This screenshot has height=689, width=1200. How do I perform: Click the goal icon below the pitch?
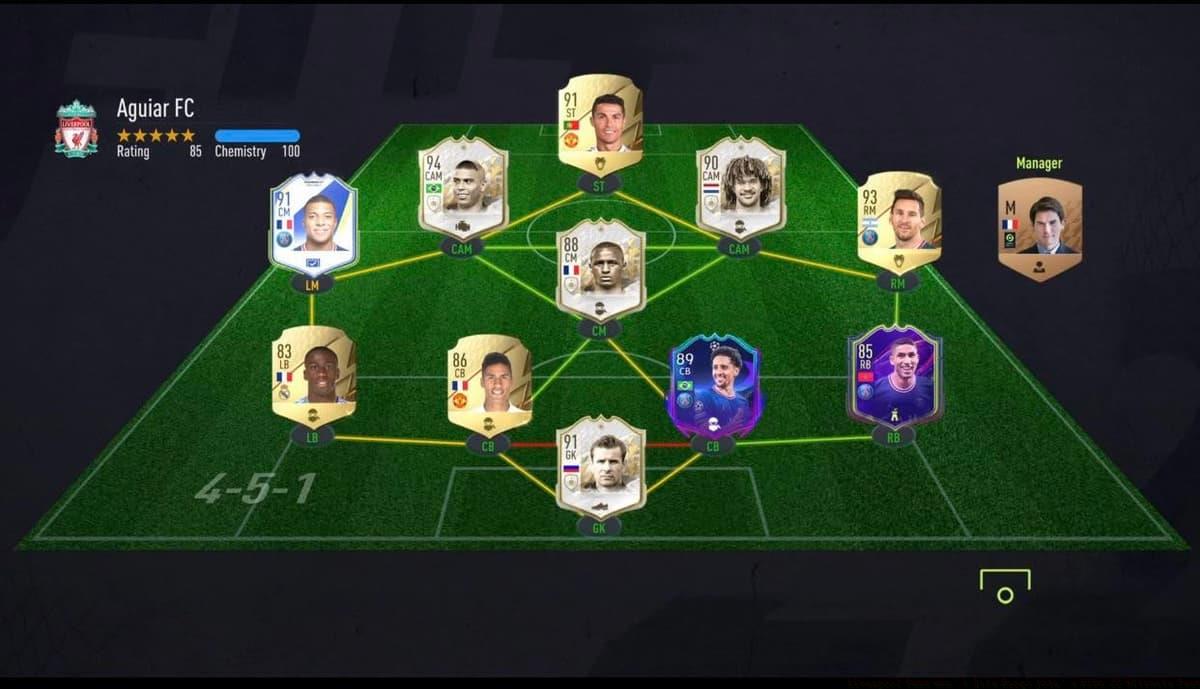tap(1004, 586)
